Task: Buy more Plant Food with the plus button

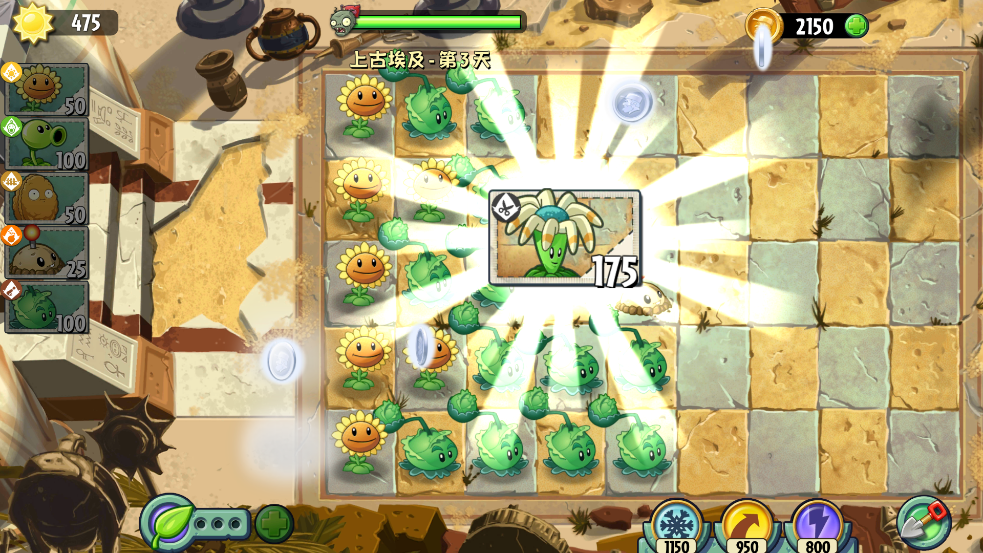Action: [274, 523]
